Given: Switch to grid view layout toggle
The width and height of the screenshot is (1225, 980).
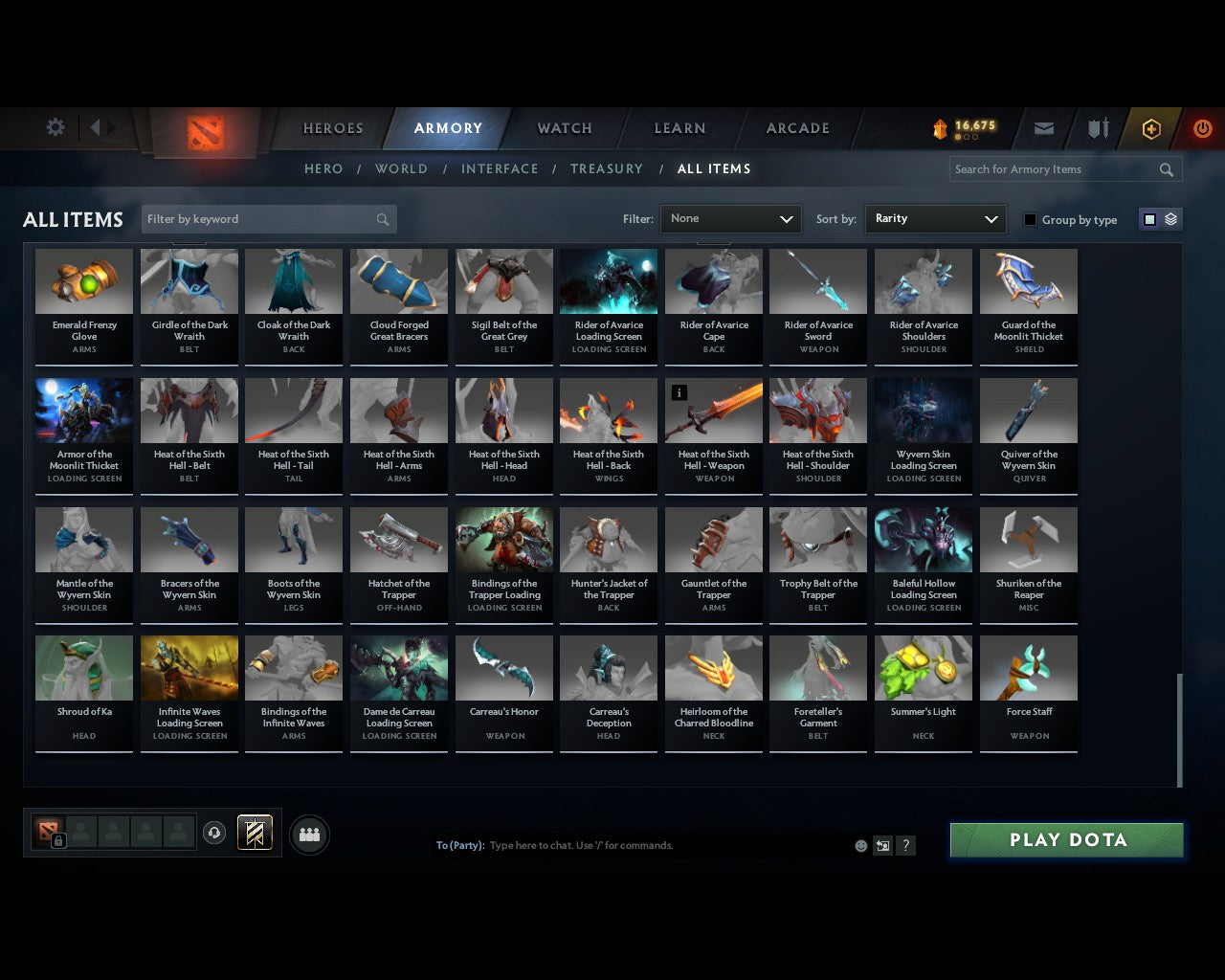Looking at the screenshot, I should [1148, 218].
